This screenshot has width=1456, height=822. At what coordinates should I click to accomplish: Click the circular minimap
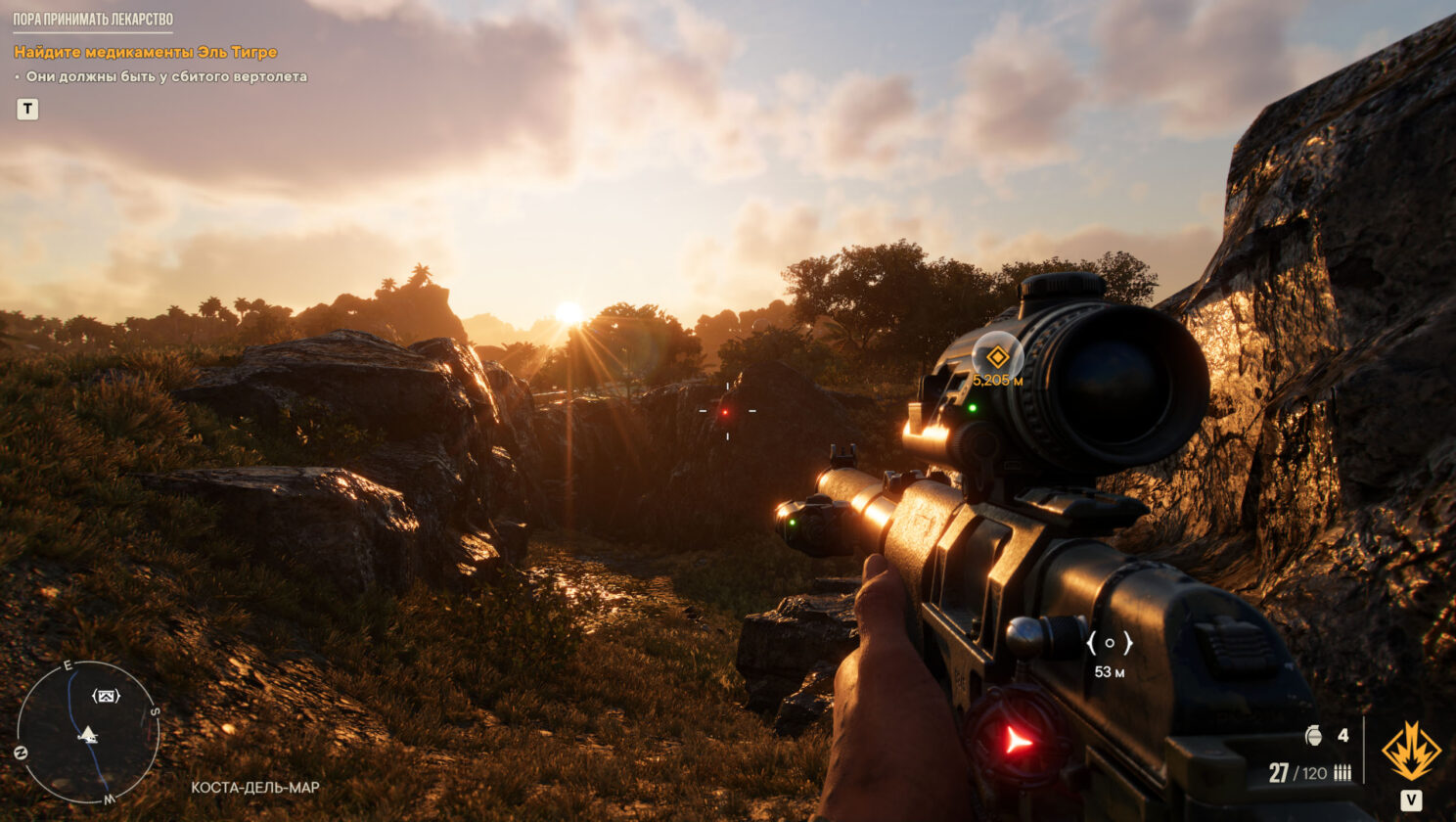click(x=88, y=732)
